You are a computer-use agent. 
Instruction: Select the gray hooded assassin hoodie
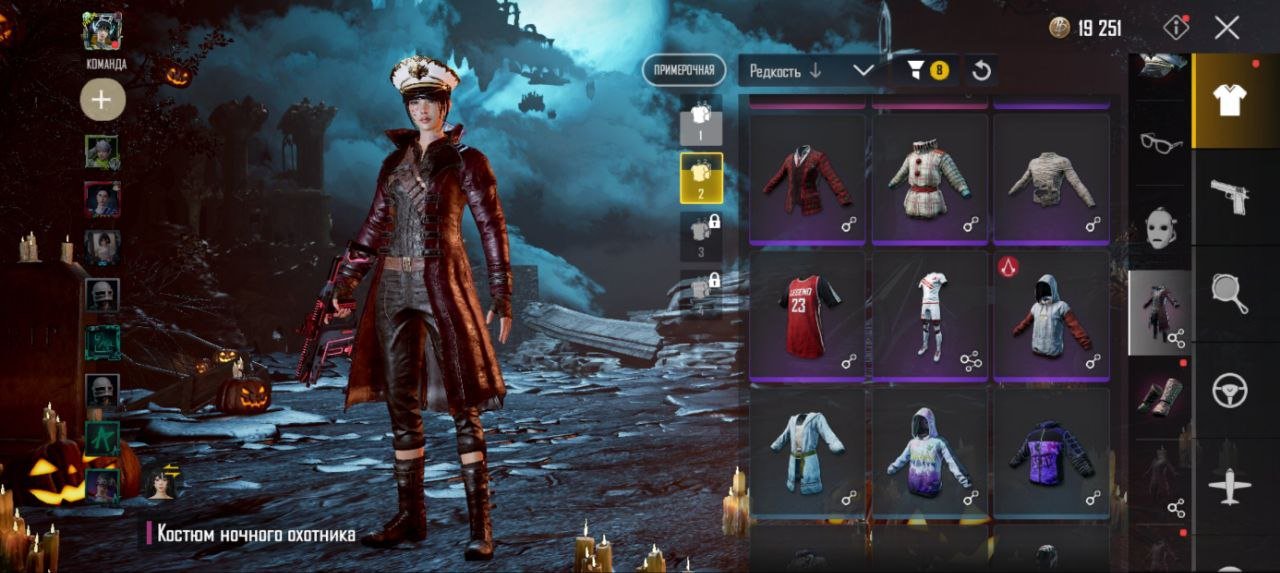point(1051,315)
